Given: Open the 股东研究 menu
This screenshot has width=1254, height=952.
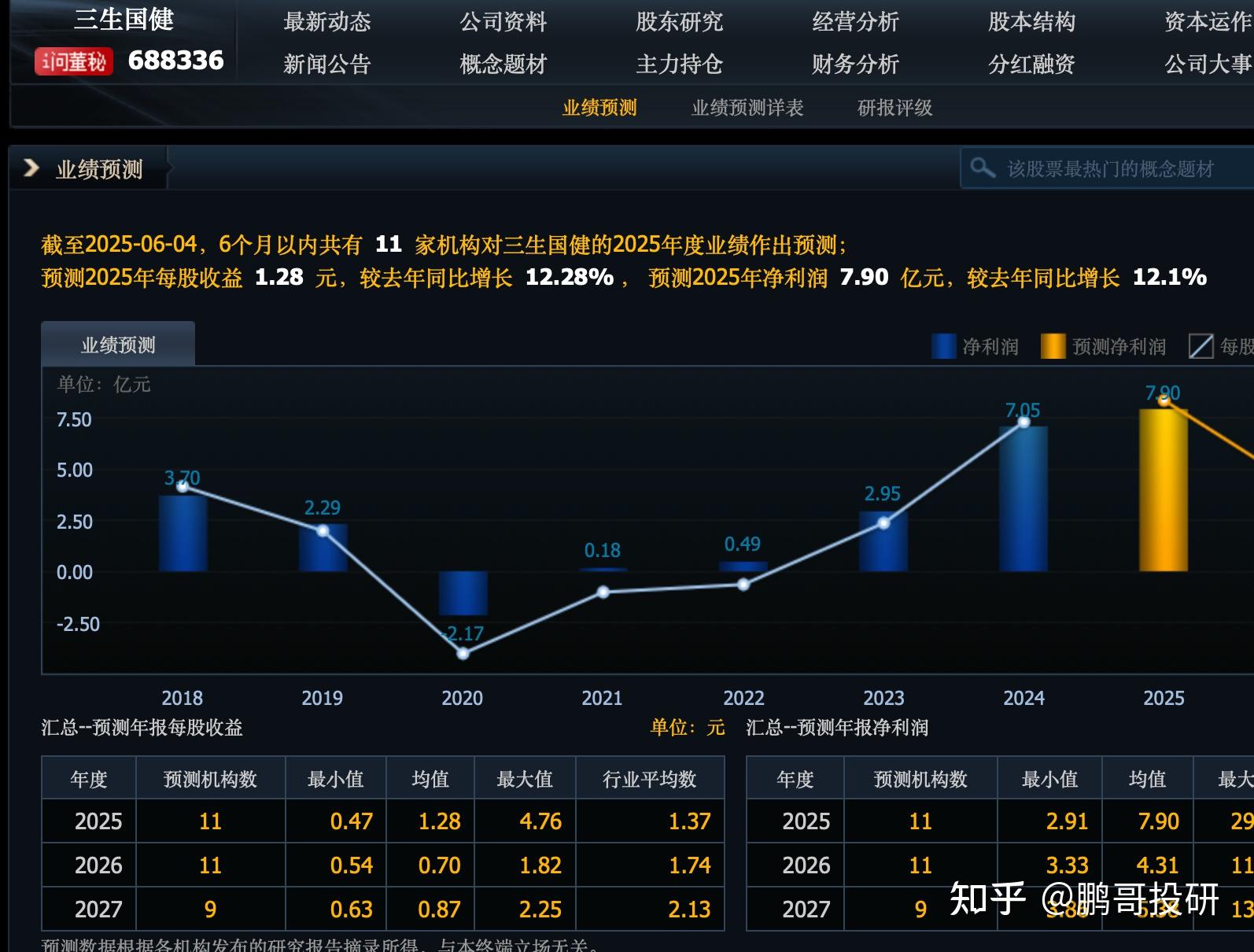Looking at the screenshot, I should coord(679,23).
